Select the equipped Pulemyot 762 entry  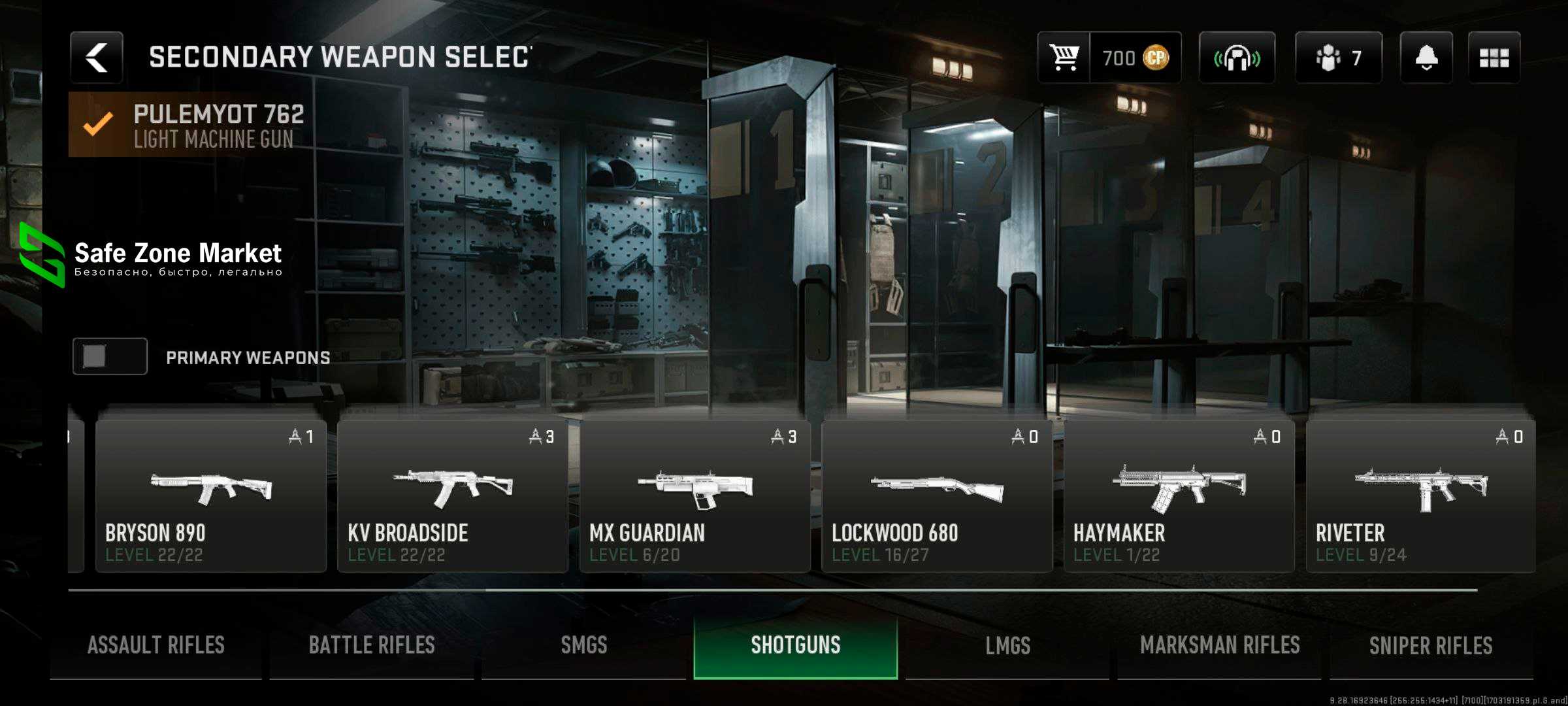point(196,125)
